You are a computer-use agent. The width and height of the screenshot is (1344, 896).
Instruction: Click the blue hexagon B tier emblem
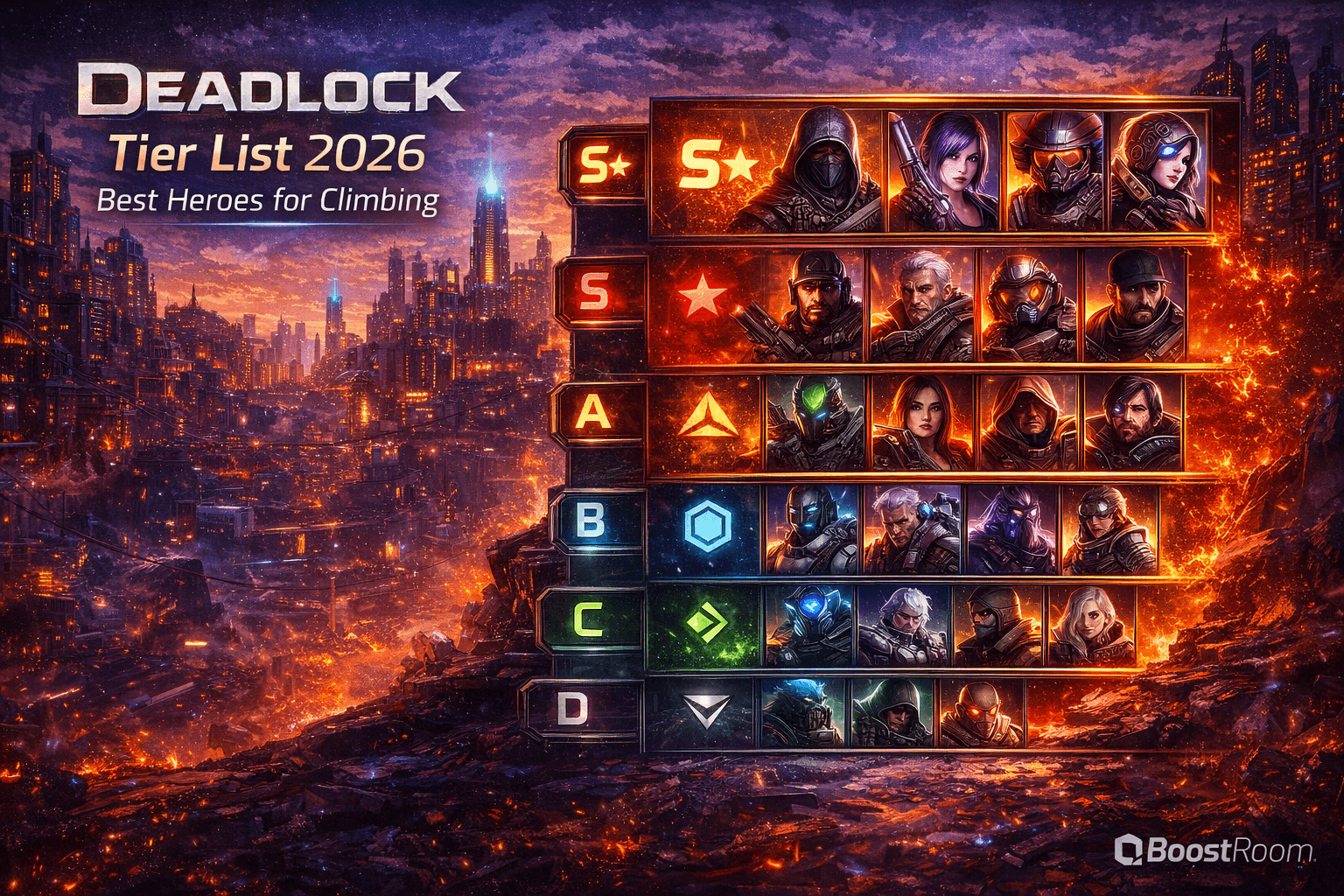(x=706, y=527)
